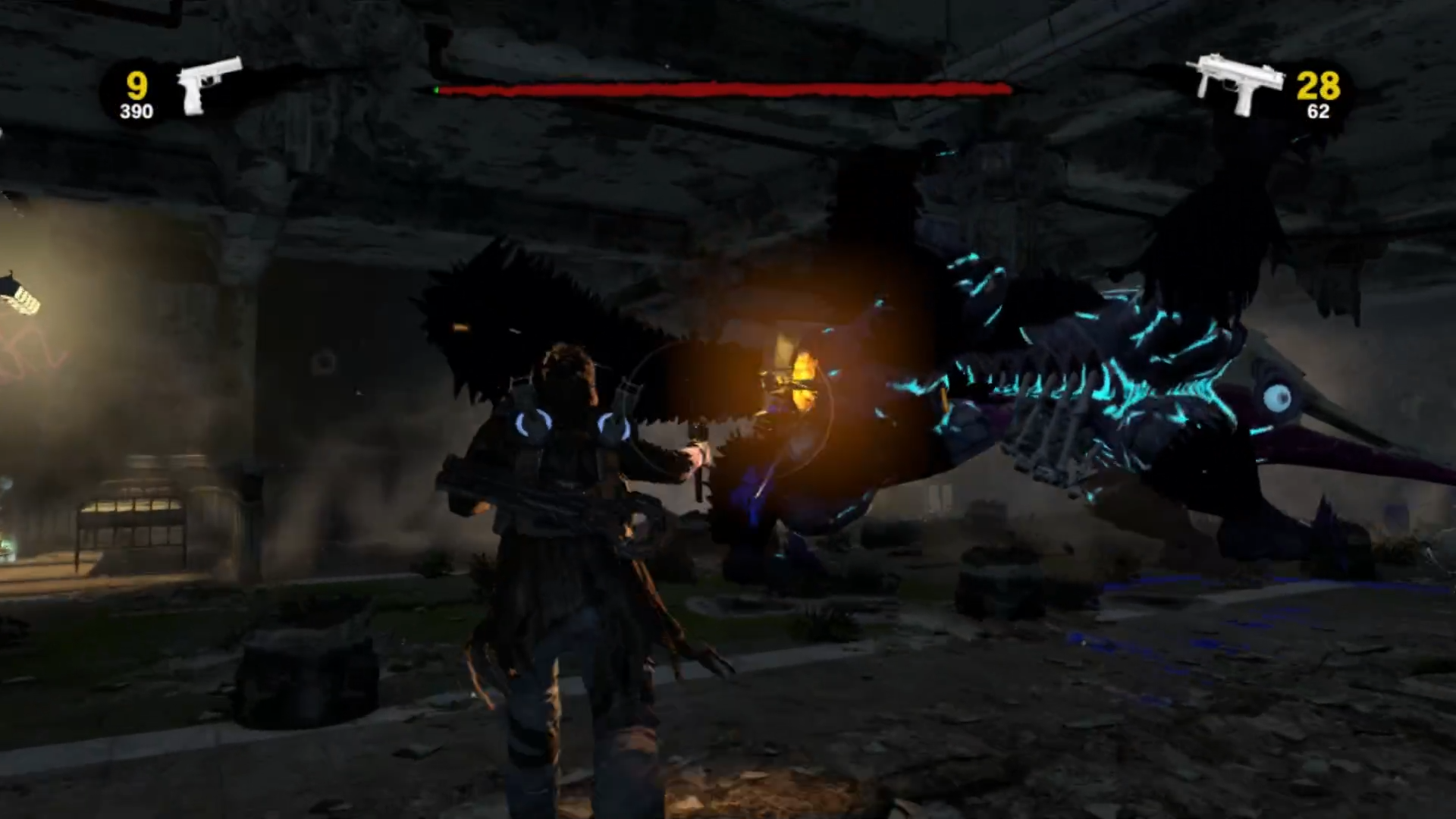Select the pistol weapon icon
This screenshot has width=1456, height=819.
pos(206,83)
